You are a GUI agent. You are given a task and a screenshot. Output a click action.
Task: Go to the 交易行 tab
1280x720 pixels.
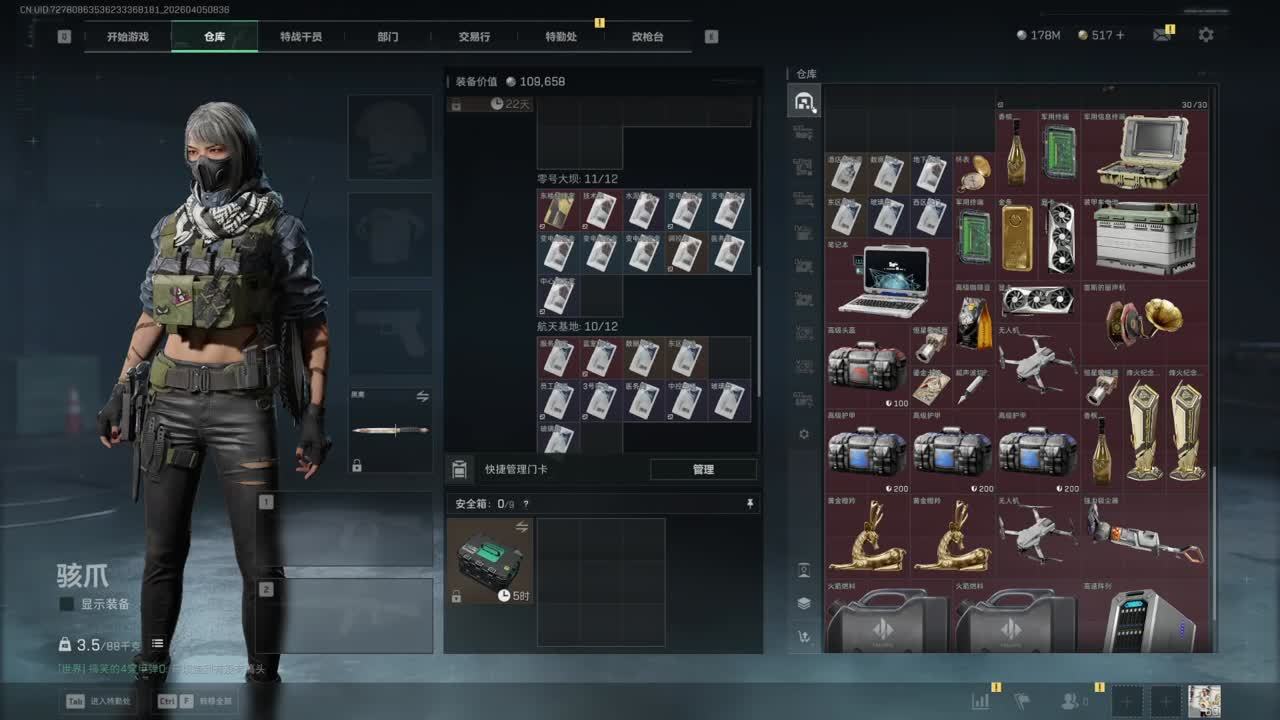(x=474, y=37)
